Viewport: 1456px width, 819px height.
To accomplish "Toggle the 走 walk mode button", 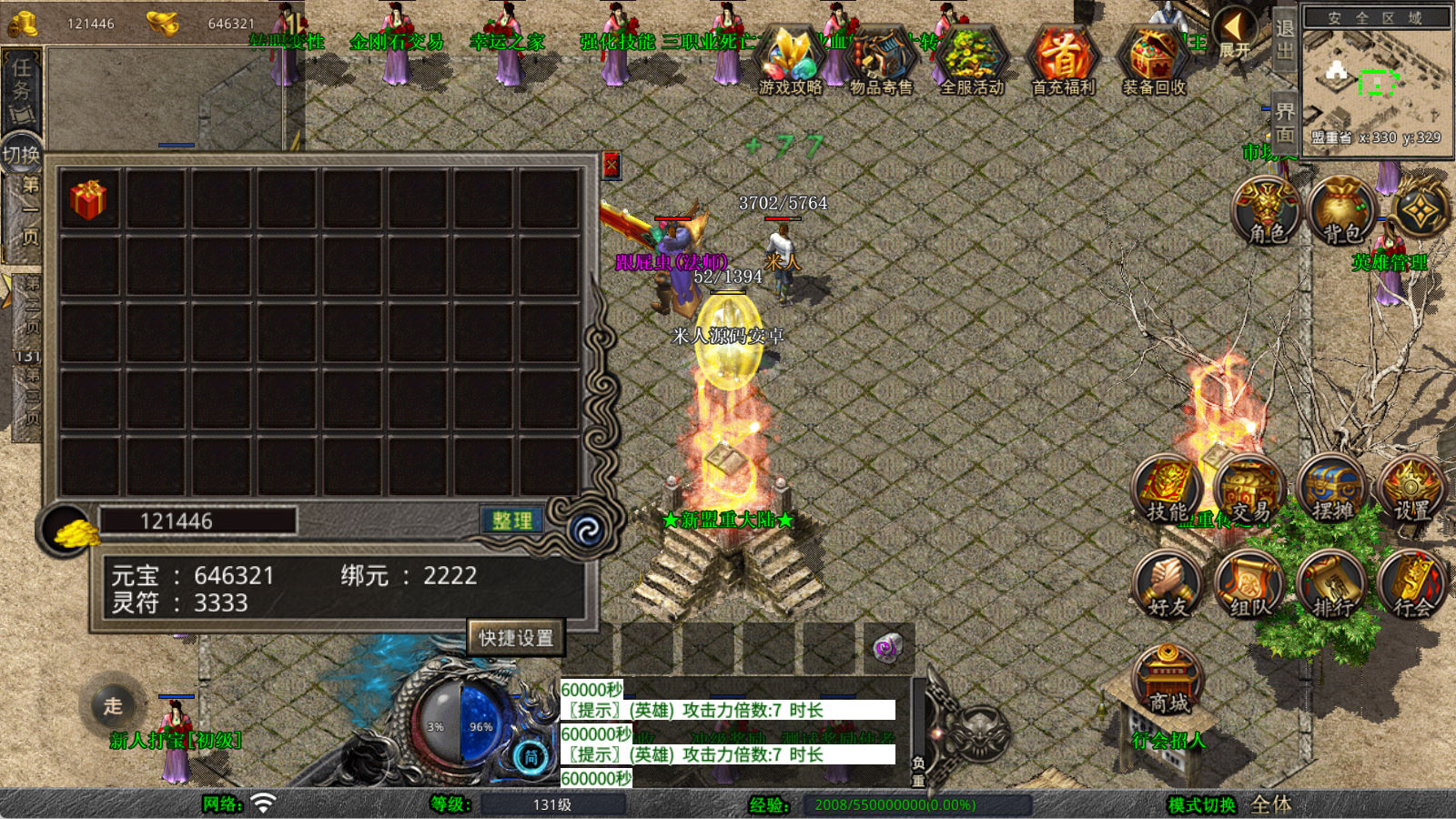I will 113,705.
